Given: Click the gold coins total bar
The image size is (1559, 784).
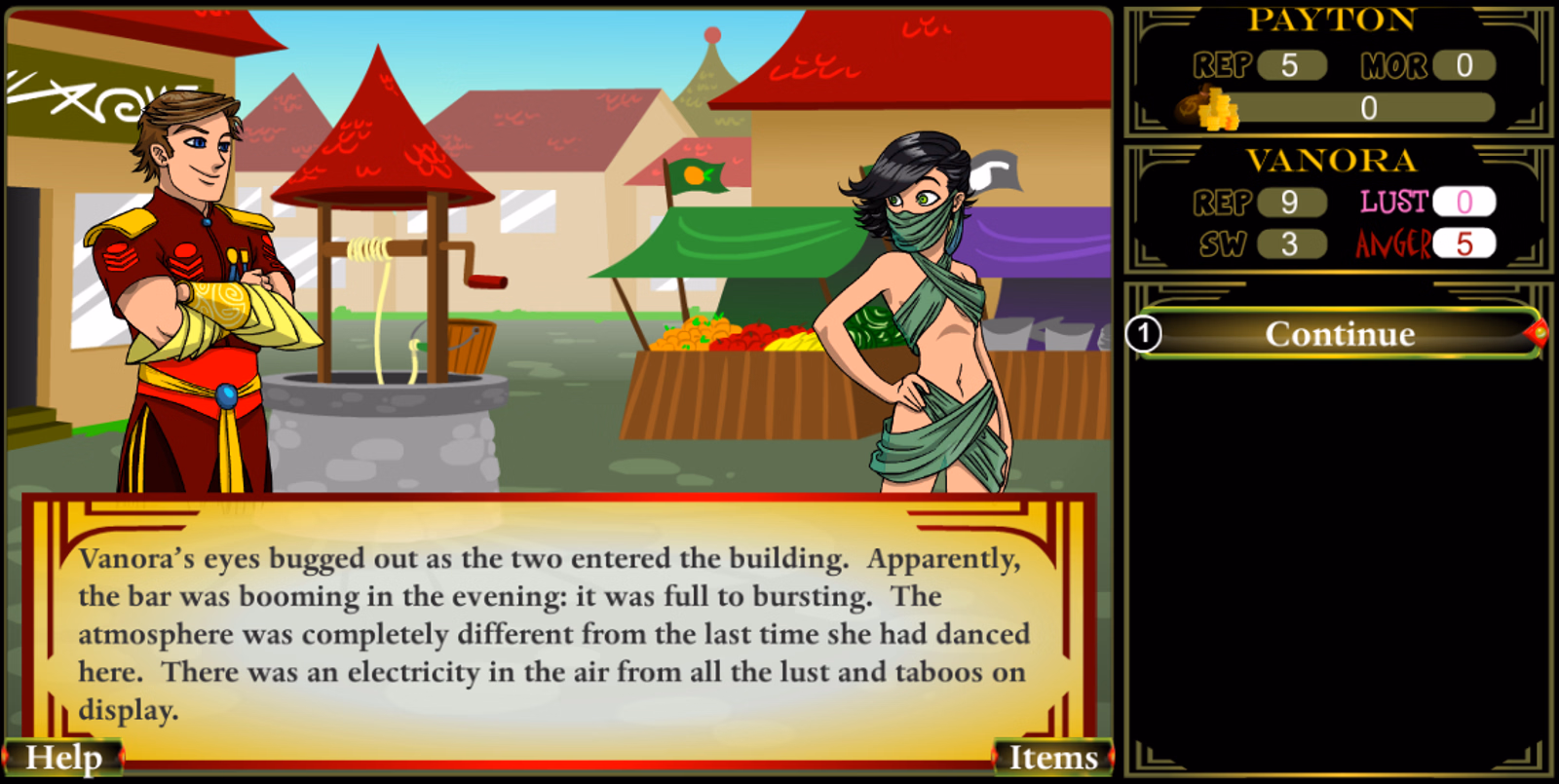Looking at the screenshot, I should 1369,109.
